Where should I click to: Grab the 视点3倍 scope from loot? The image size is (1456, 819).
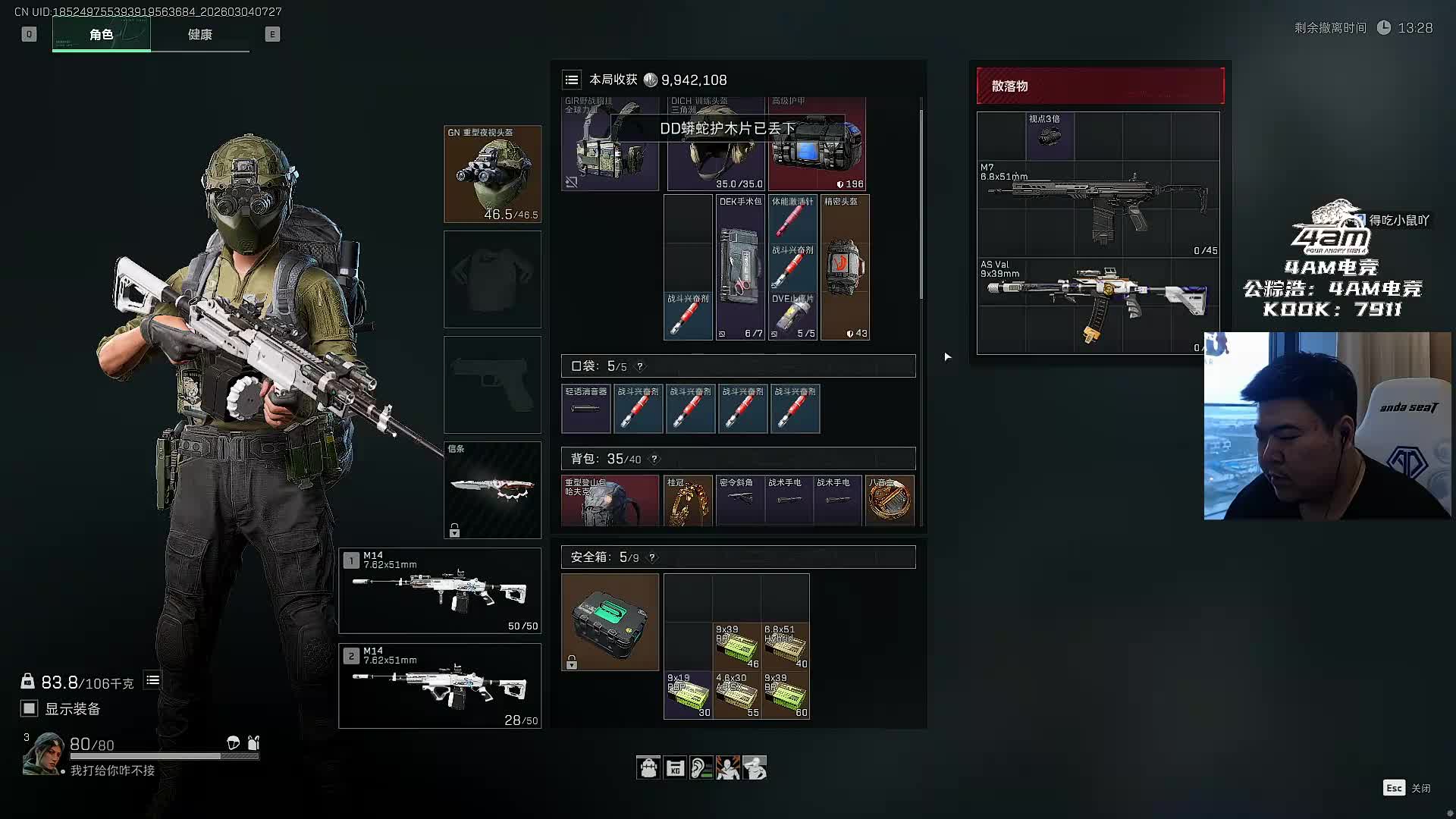pyautogui.click(x=1050, y=136)
